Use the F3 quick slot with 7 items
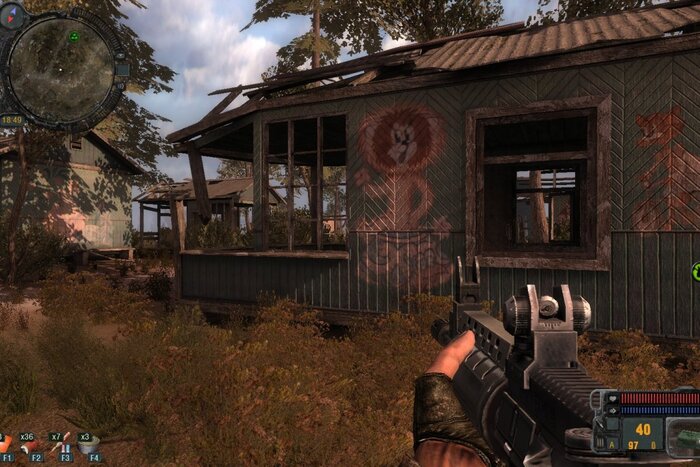 pyautogui.click(x=62, y=446)
